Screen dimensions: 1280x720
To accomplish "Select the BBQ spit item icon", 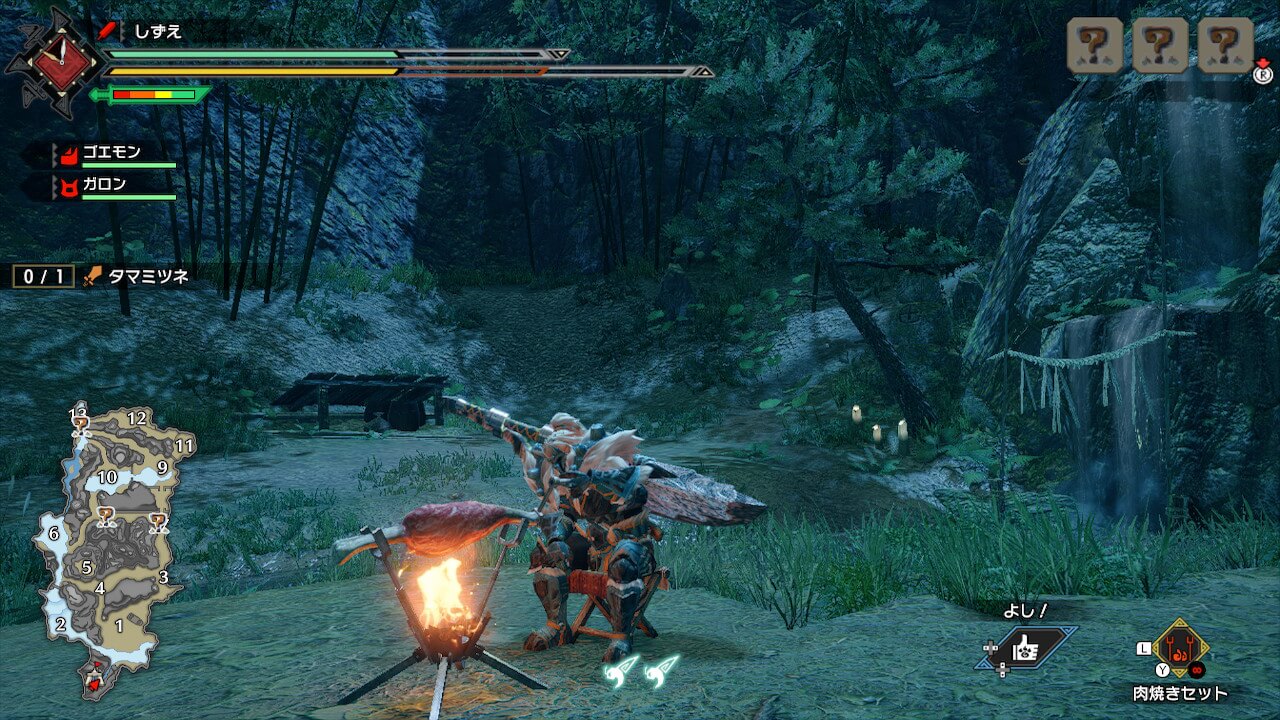I will (1180, 648).
